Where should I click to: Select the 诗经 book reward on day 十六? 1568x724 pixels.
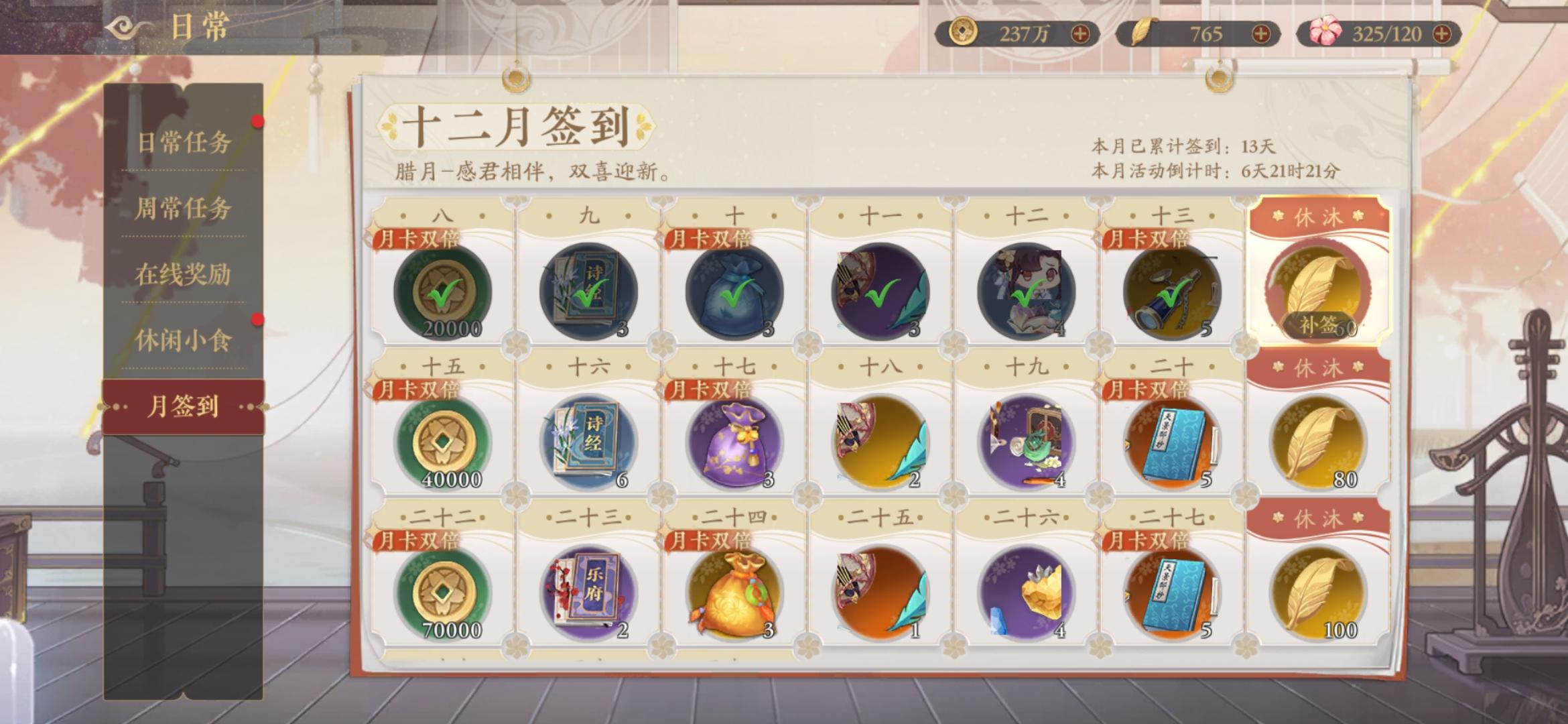click(590, 442)
